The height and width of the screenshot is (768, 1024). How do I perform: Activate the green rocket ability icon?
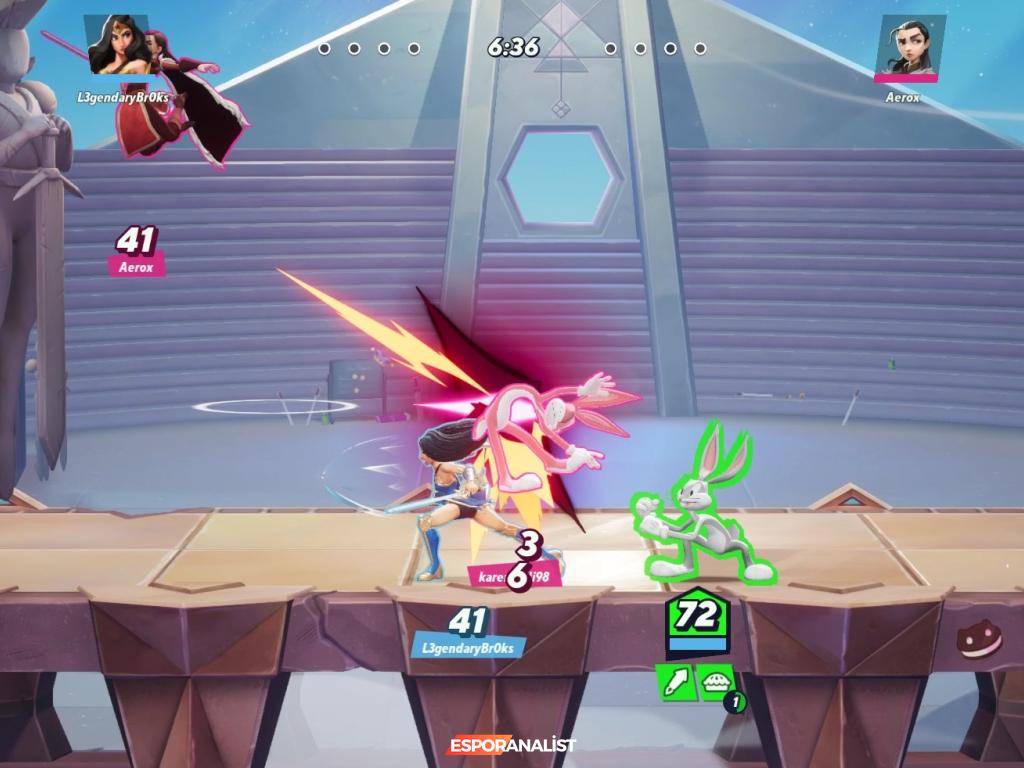[x=674, y=682]
